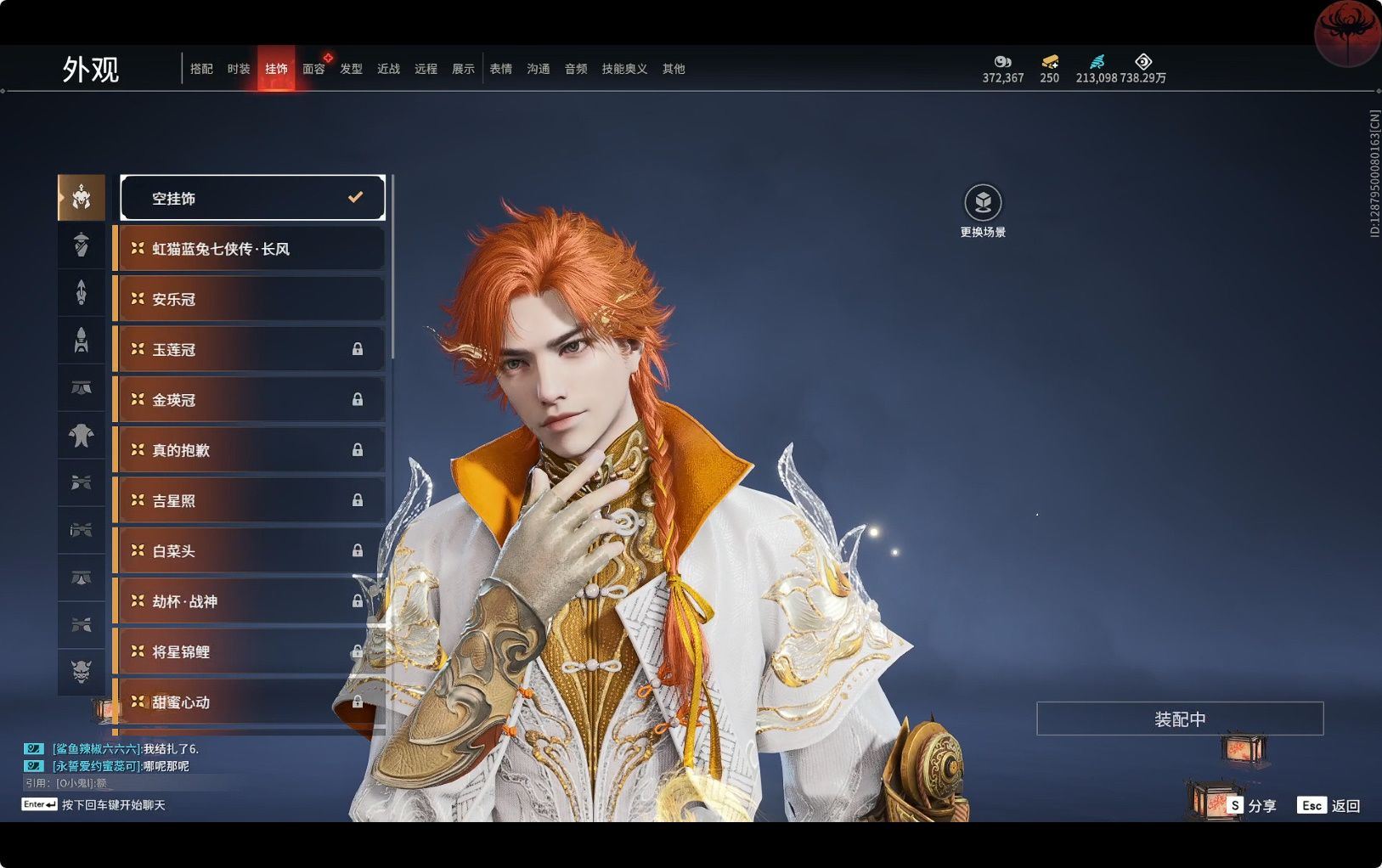Select the demon mask accessory category icon

82,672
